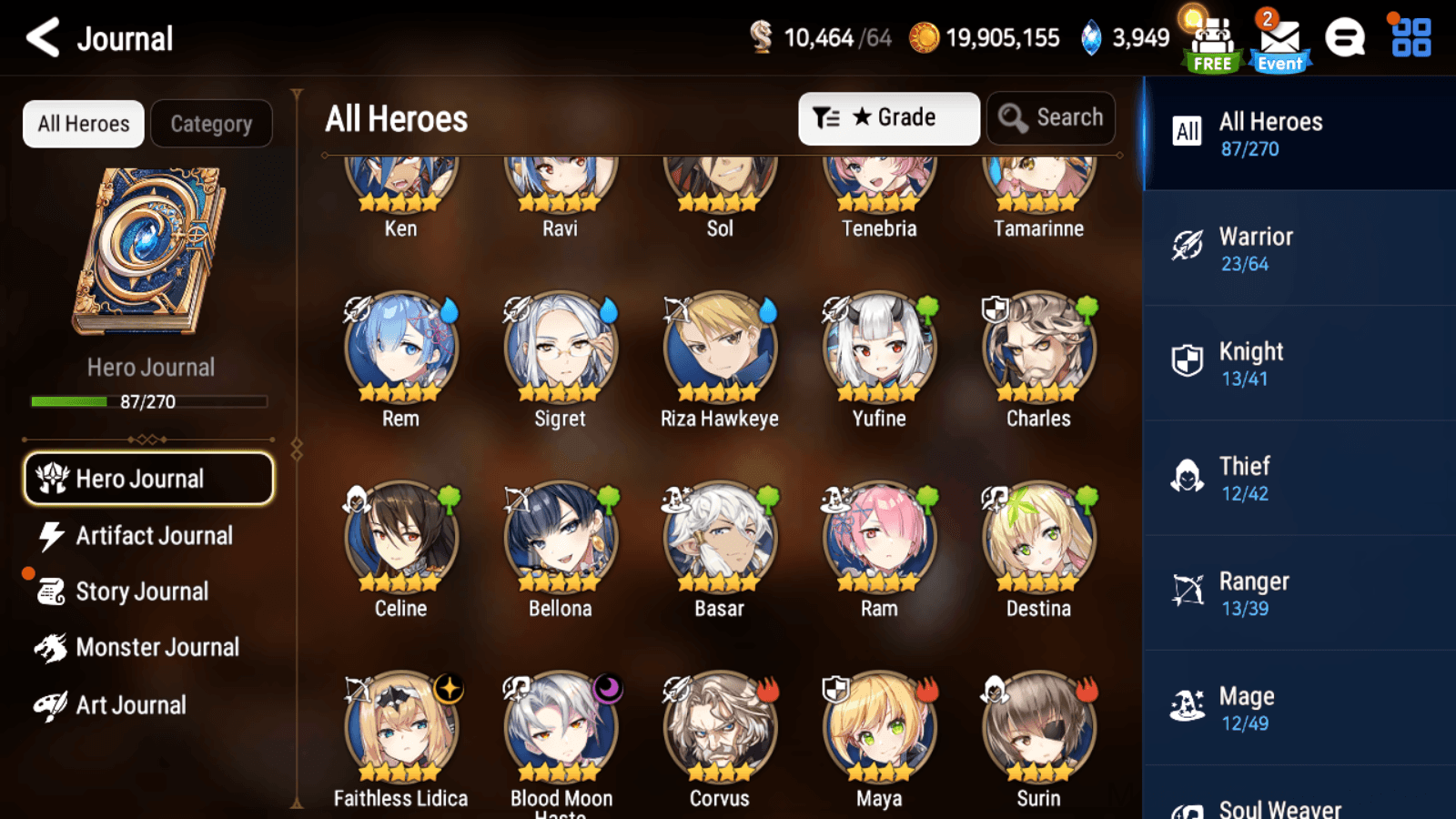The image size is (1456, 819).
Task: Open the main menu grid icon
Action: click(x=1408, y=38)
